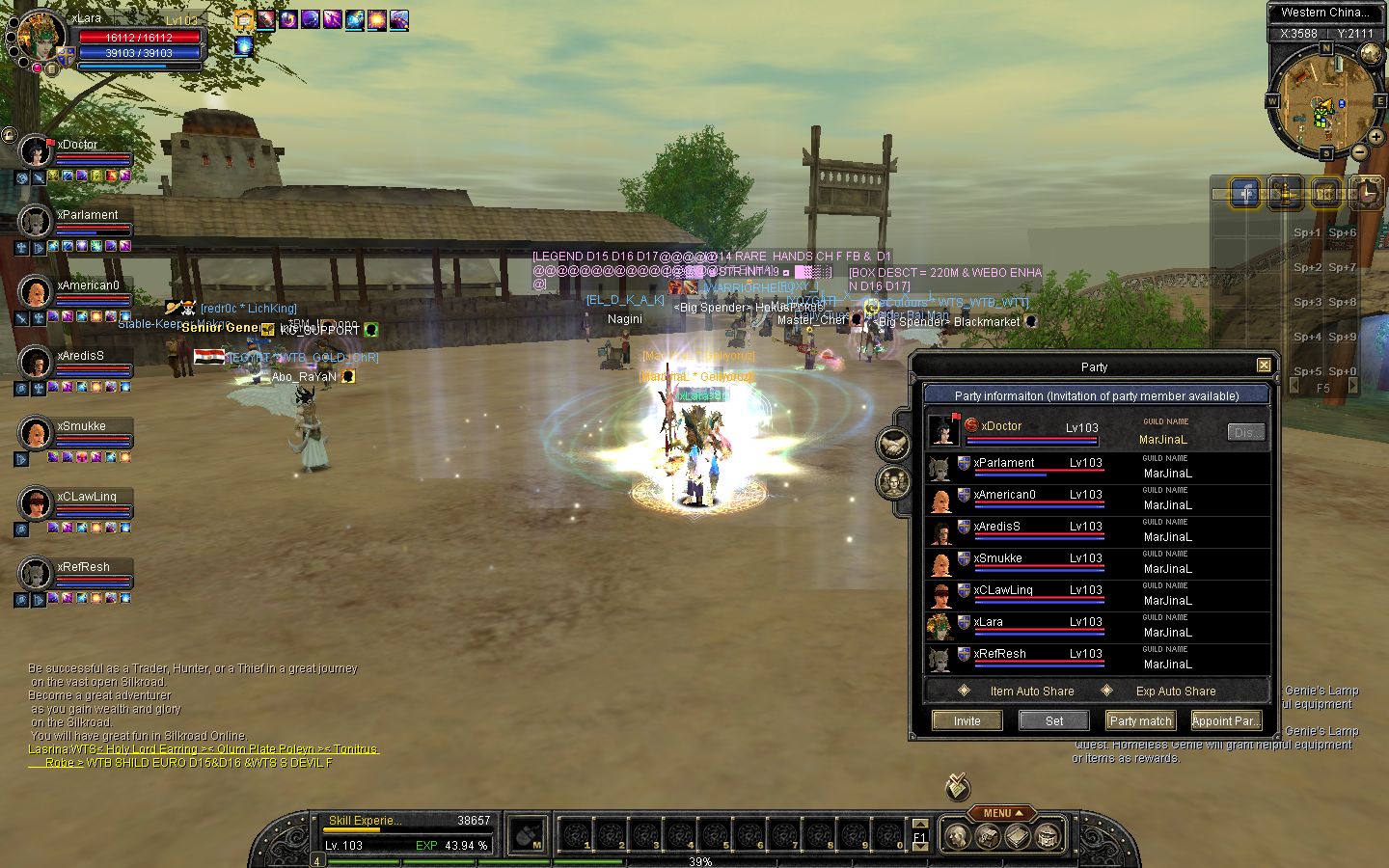The image size is (1389, 868).
Task: Open the Facebook shortcut icon
Action: pos(1246,193)
